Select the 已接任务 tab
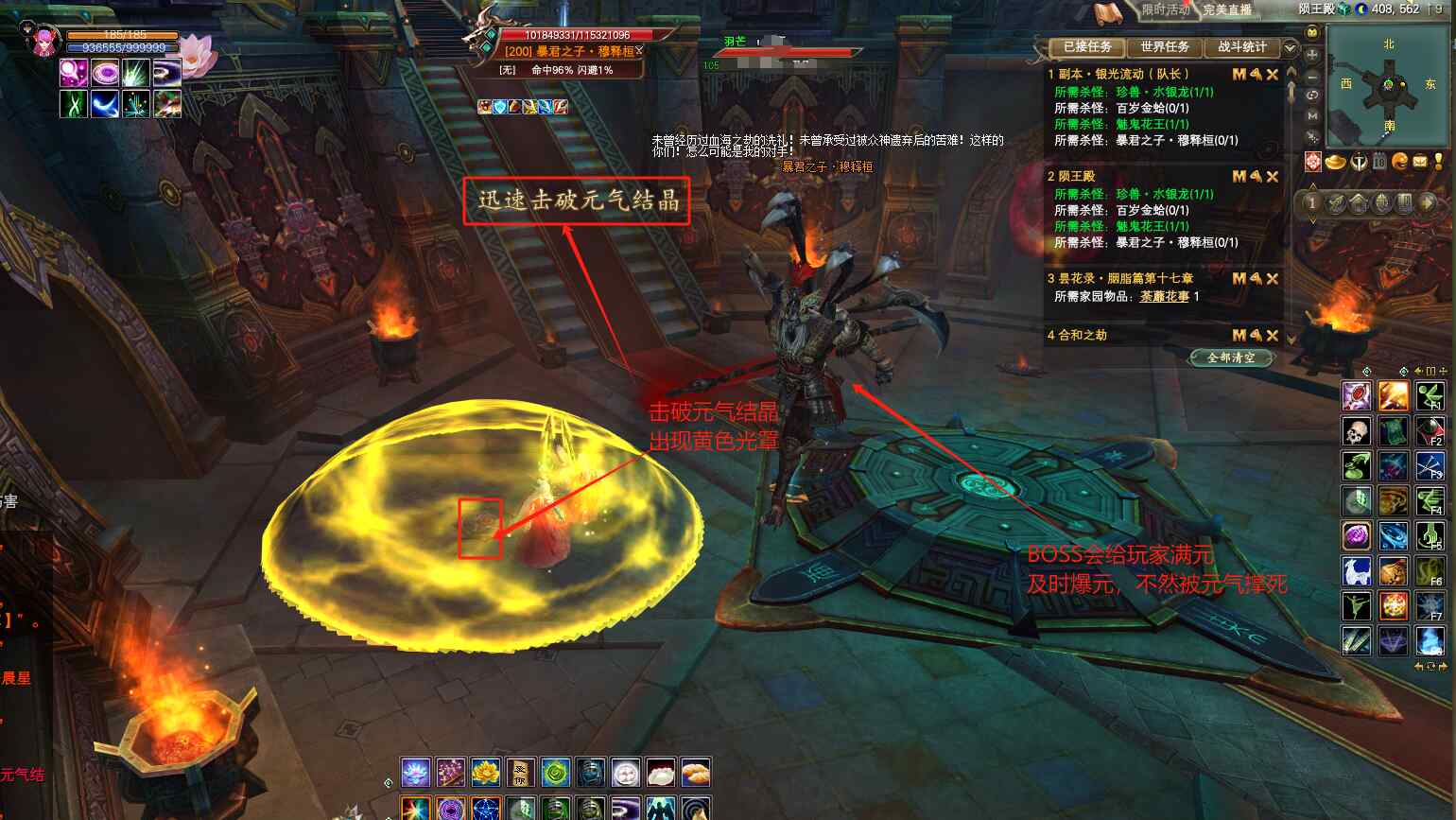This screenshot has height=820, width=1456. pos(1087,46)
